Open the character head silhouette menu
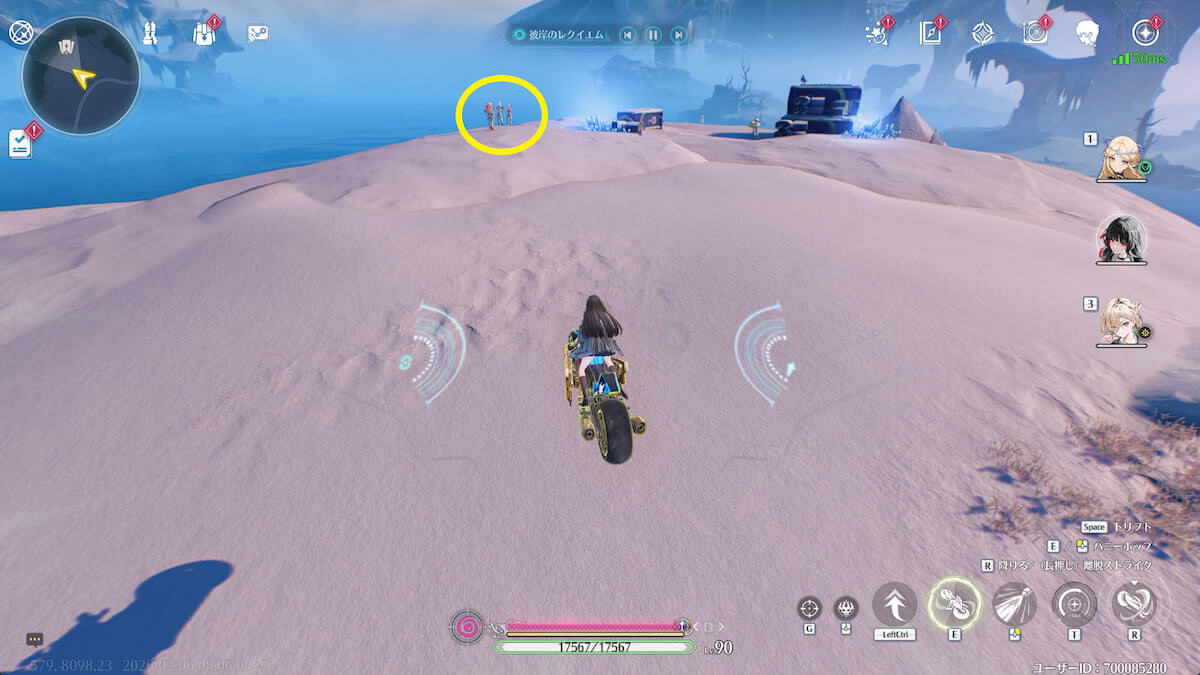Image resolution: width=1200 pixels, height=675 pixels. coord(1088,34)
